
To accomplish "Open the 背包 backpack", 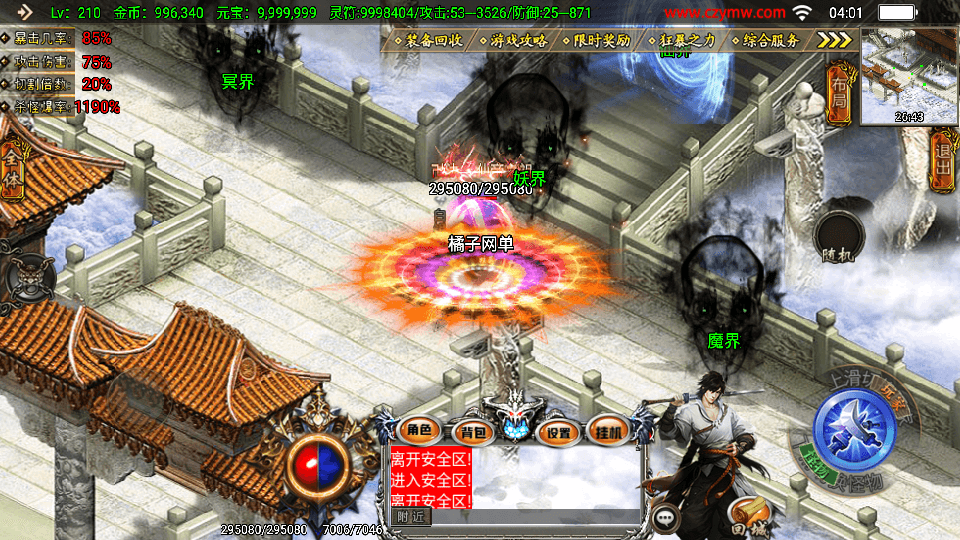I will pos(470,432).
